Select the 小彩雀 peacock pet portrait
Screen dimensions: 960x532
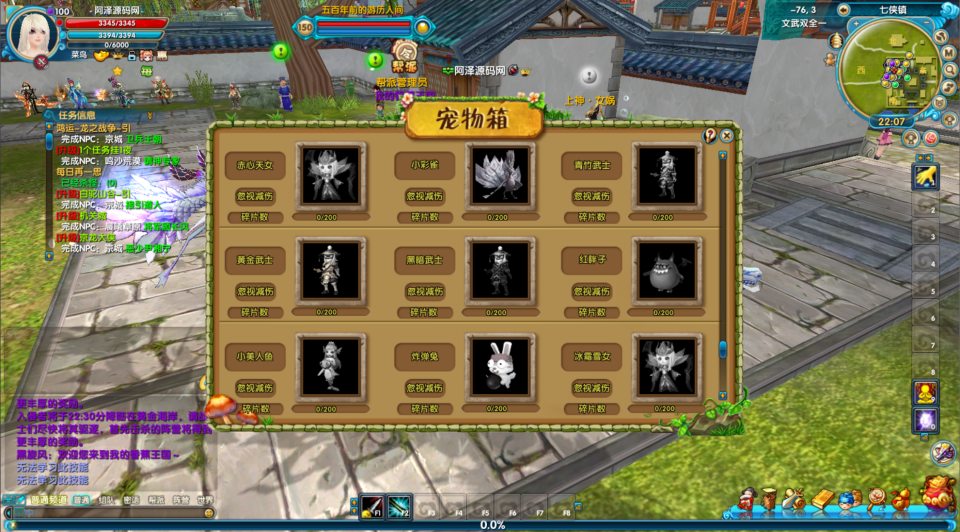[500, 174]
